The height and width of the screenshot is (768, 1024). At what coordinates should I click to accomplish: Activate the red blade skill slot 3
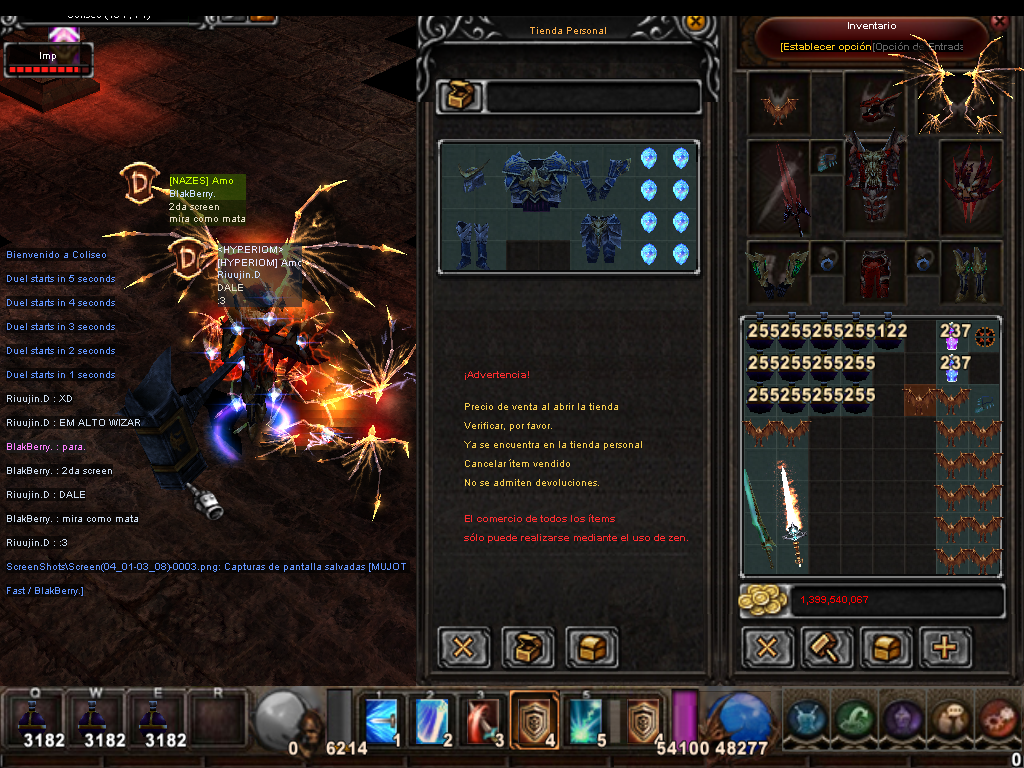[484, 719]
